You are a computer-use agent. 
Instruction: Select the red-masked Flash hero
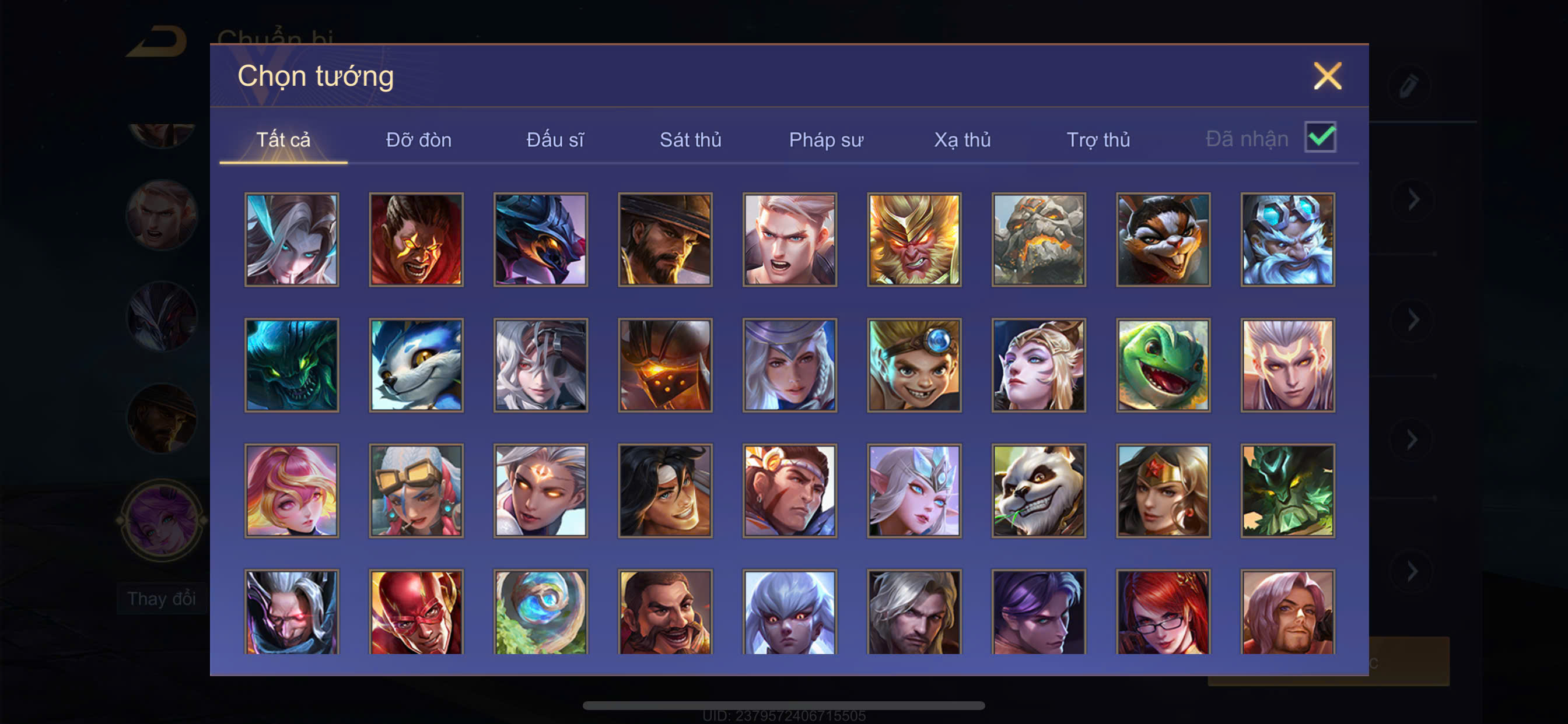pos(416,612)
